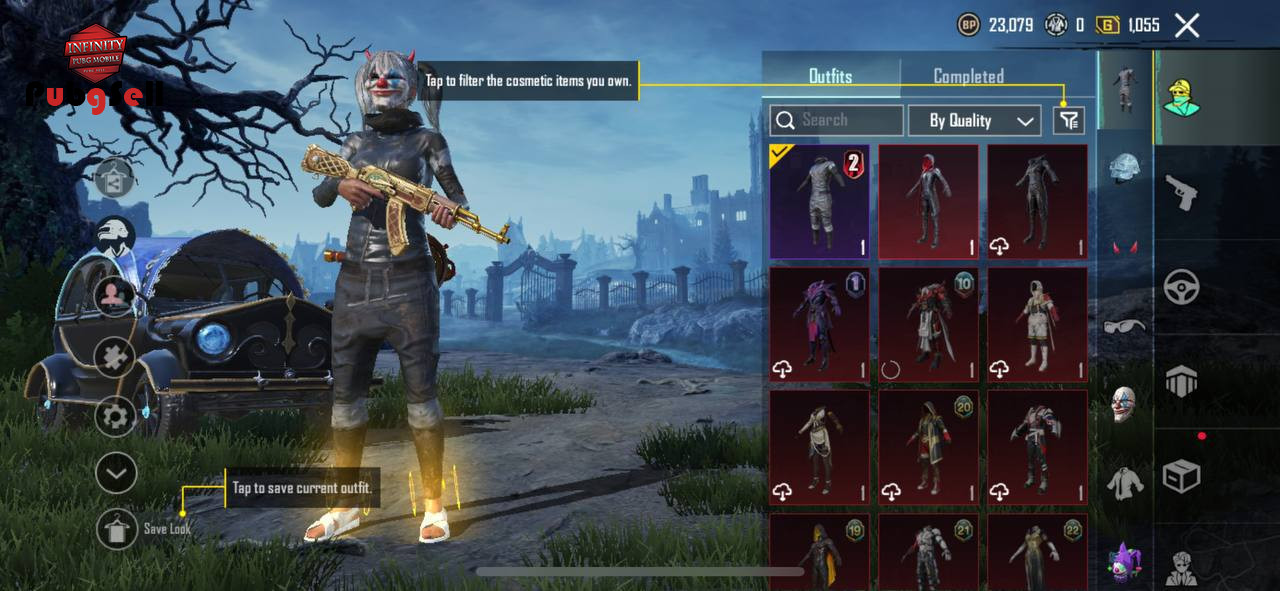Viewport: 1280px width, 591px height.
Task: Open the box section with red dot
Action: coord(1182,476)
